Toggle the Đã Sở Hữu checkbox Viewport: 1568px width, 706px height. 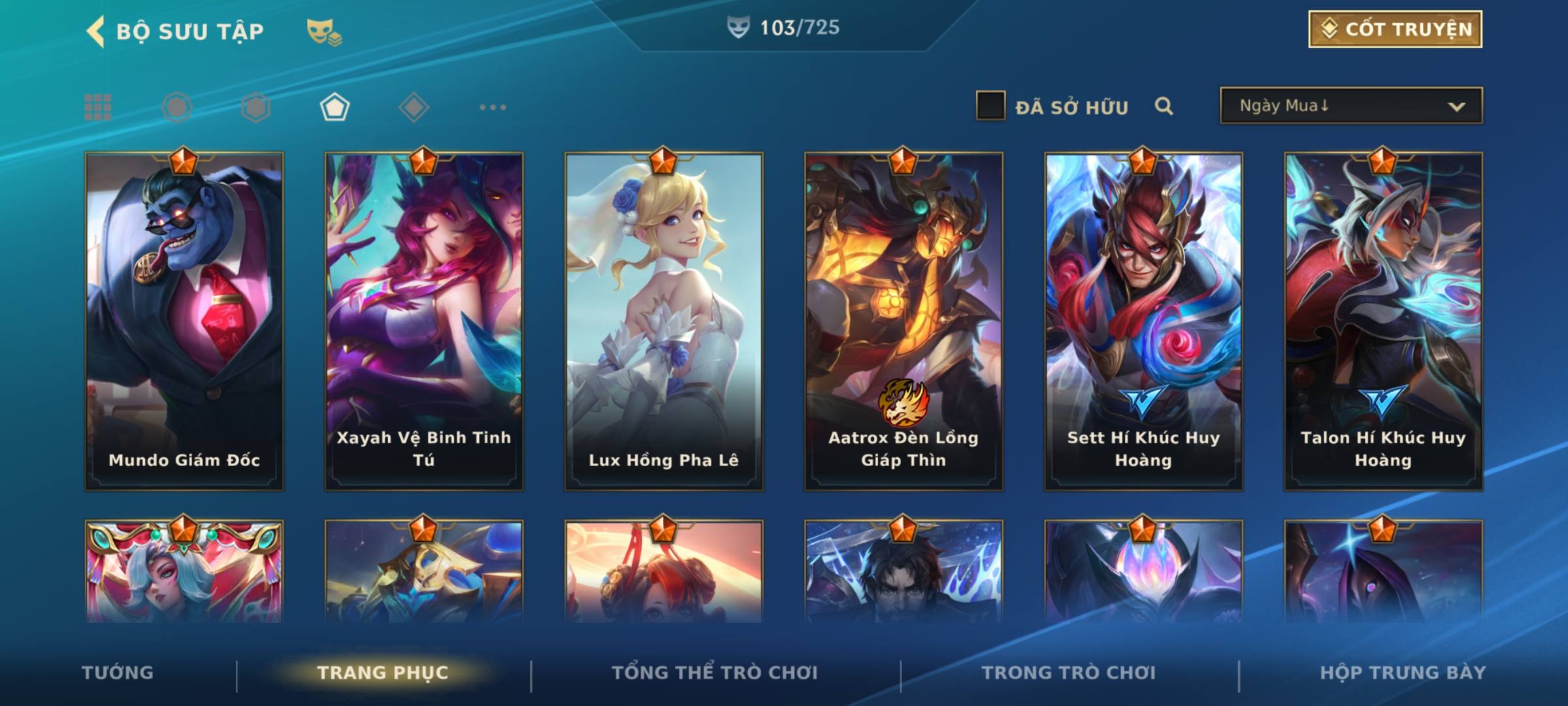point(990,106)
